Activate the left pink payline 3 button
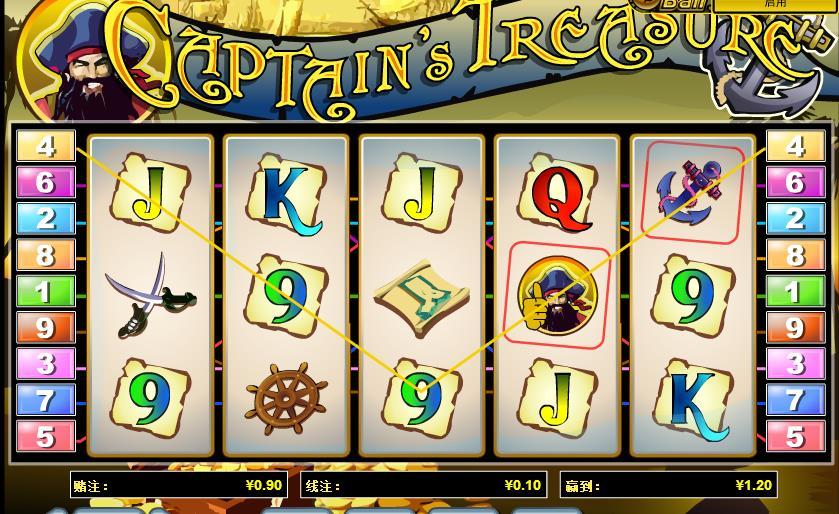839x514 pixels. [x=45, y=363]
